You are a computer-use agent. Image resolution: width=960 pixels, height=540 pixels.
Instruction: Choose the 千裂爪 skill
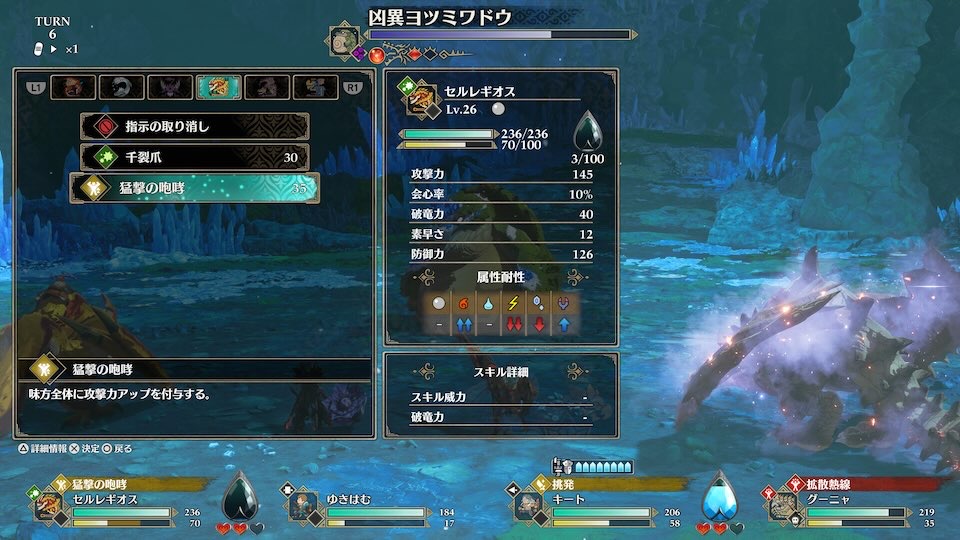[194, 157]
